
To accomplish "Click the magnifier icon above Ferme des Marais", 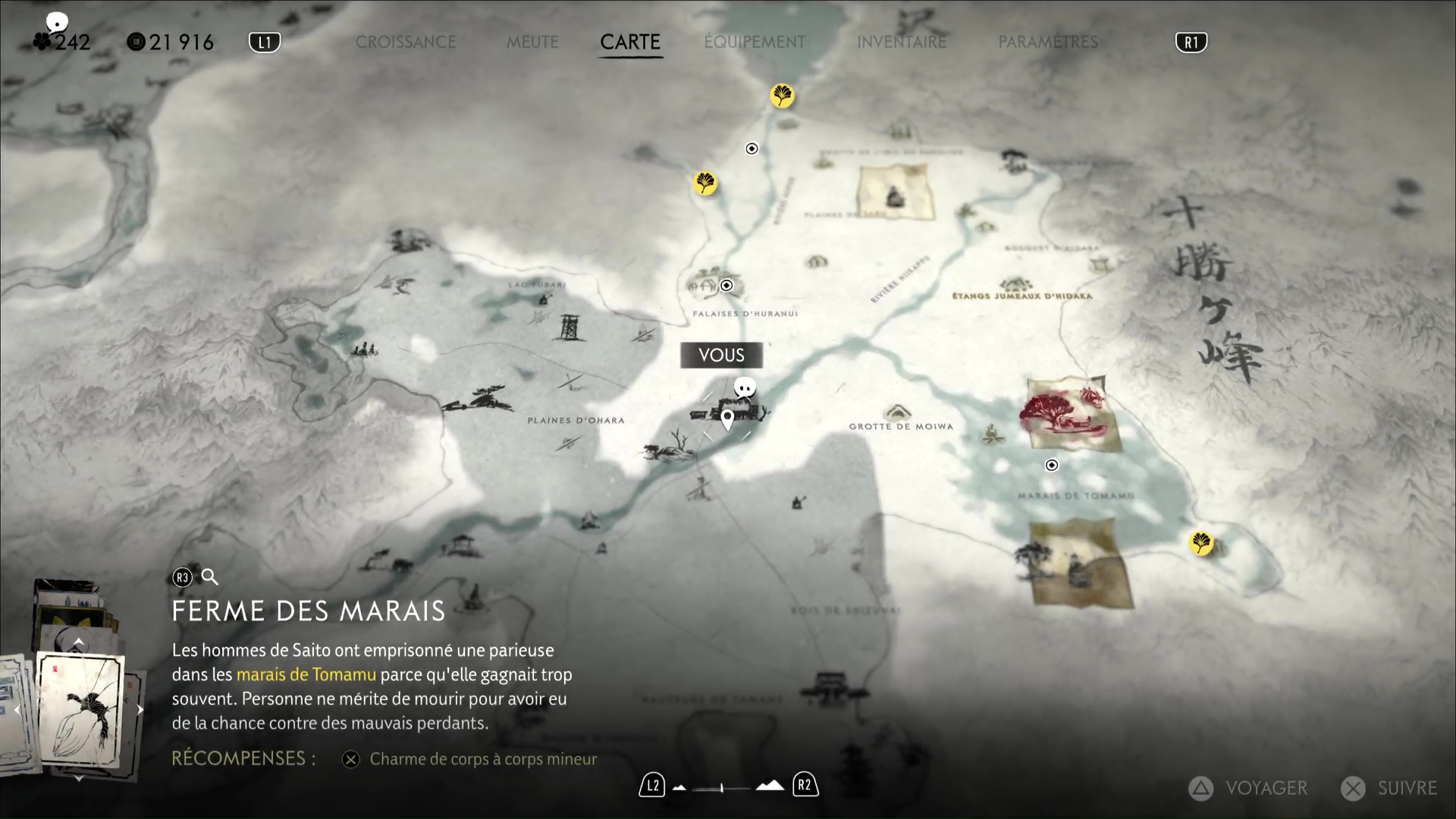I will click(210, 578).
